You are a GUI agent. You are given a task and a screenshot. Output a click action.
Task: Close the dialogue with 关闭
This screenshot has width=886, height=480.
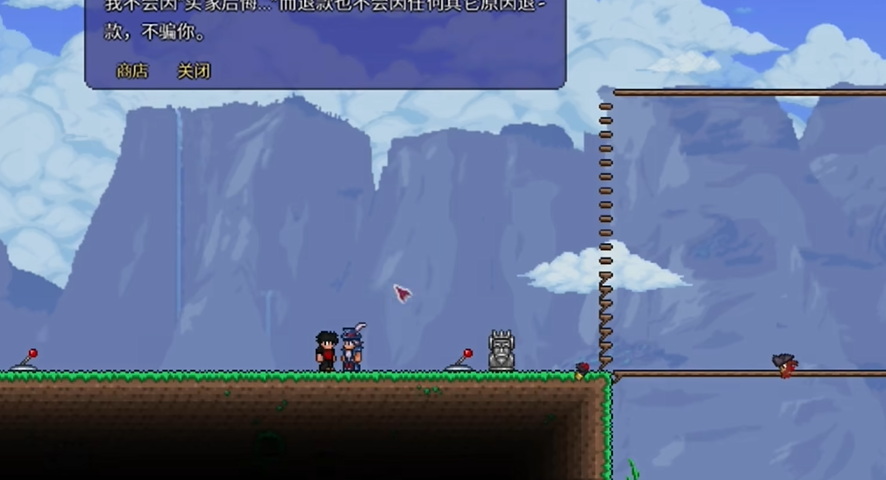[x=193, y=71]
